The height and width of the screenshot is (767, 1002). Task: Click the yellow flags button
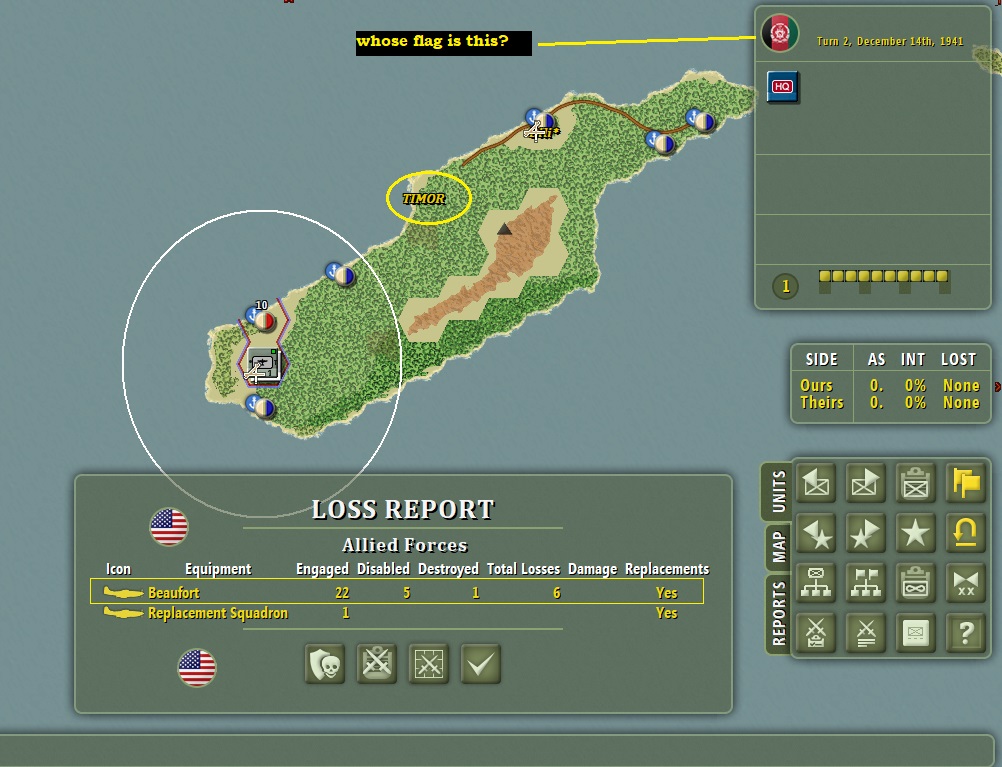(x=966, y=484)
